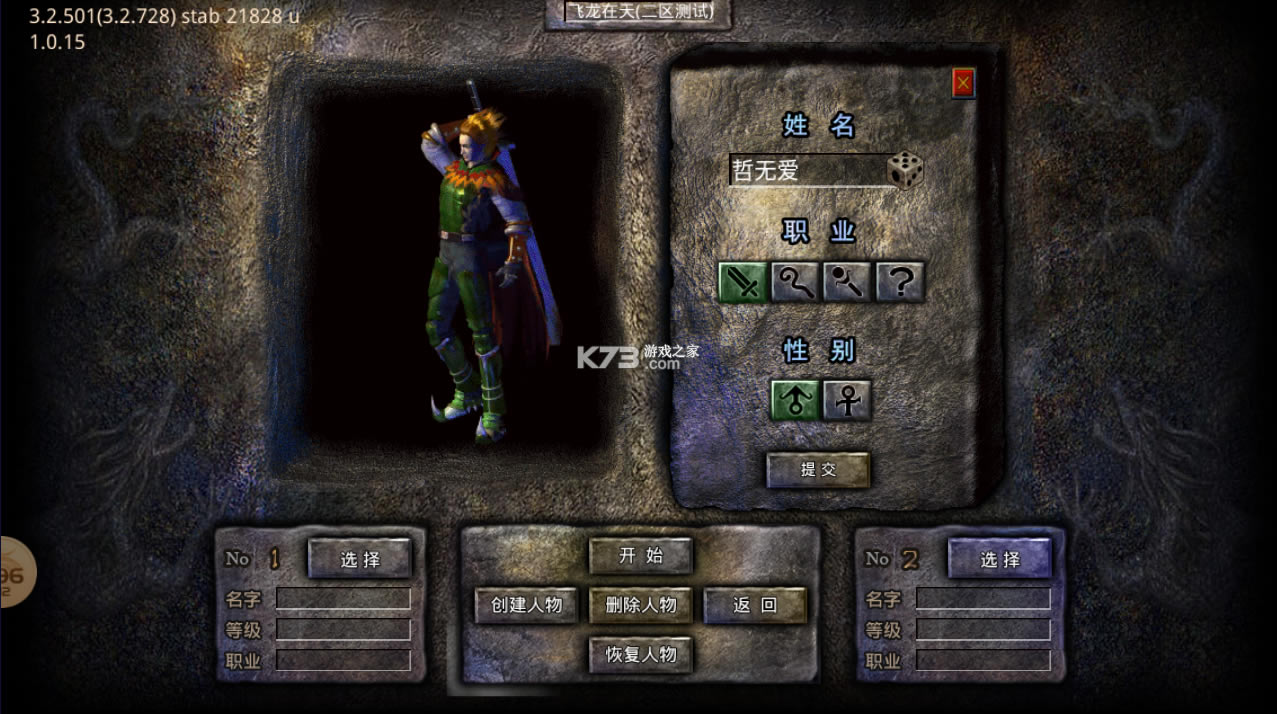Choose the sword warrior class icon
This screenshot has height=714, width=1277.
[743, 283]
